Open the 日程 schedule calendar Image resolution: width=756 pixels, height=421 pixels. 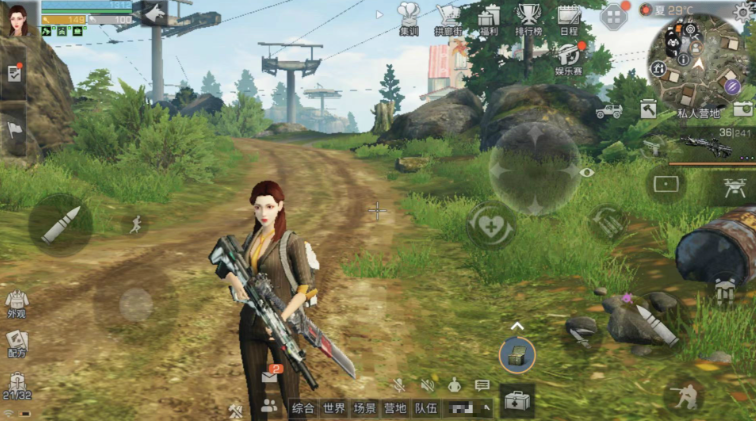click(569, 18)
